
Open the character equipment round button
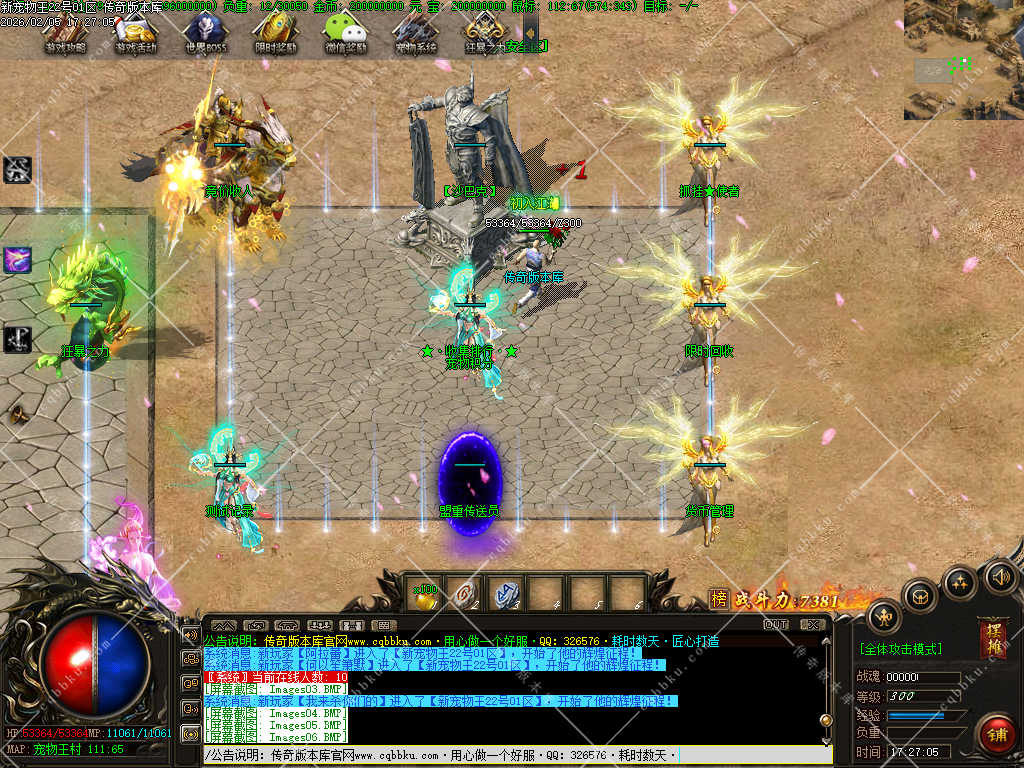coord(883,615)
